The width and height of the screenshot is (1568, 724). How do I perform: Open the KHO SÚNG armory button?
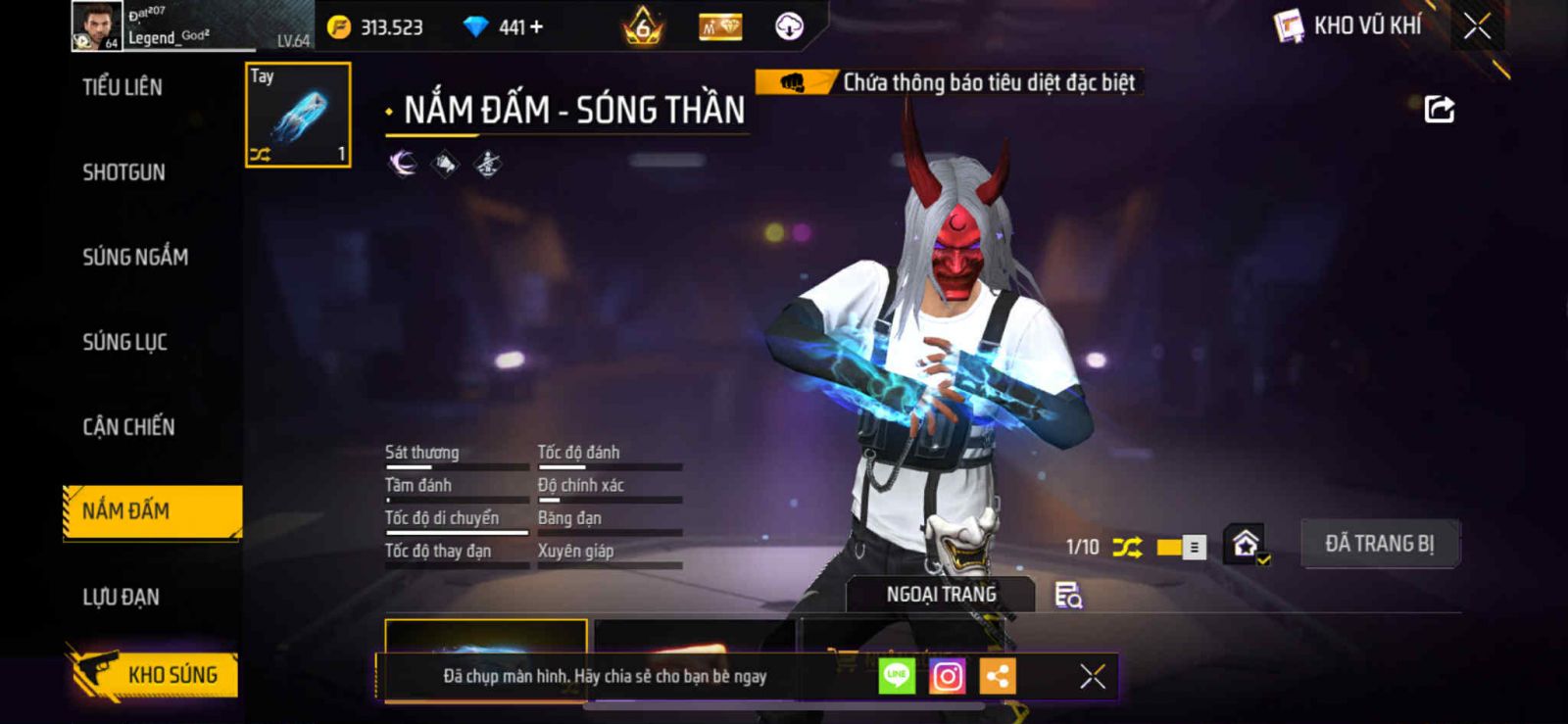coord(154,674)
